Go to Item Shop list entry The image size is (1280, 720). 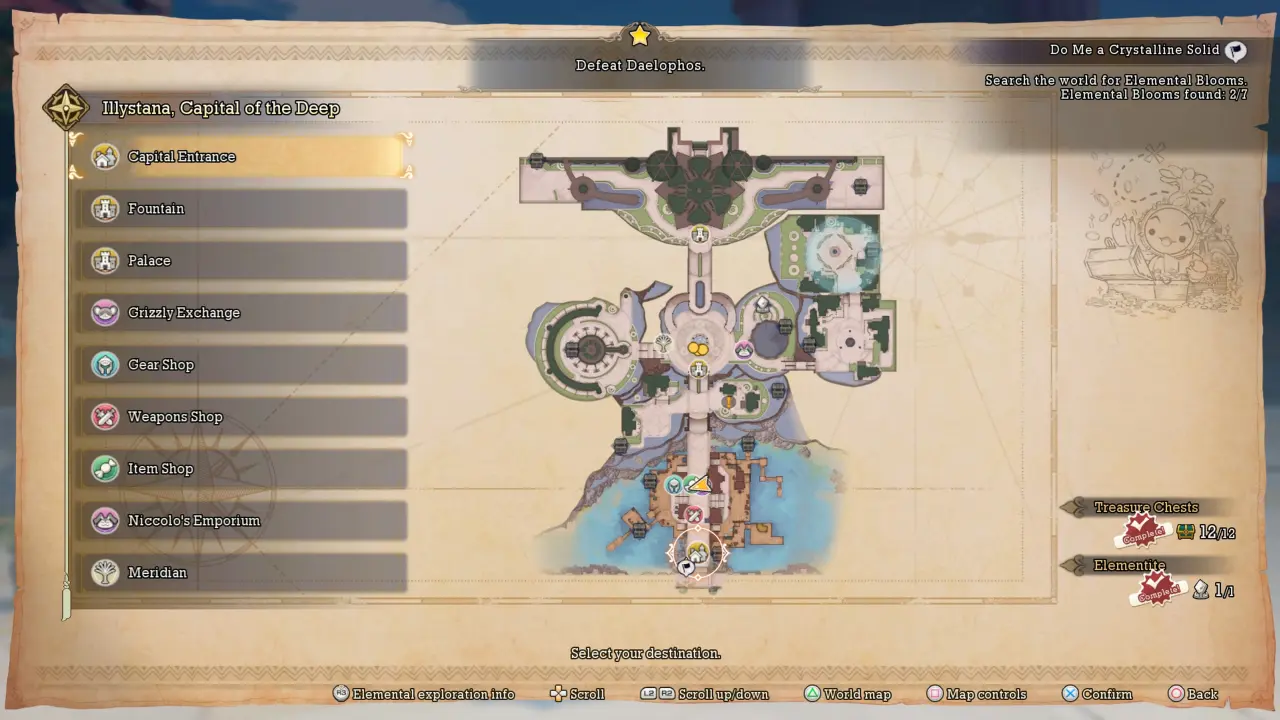point(240,469)
